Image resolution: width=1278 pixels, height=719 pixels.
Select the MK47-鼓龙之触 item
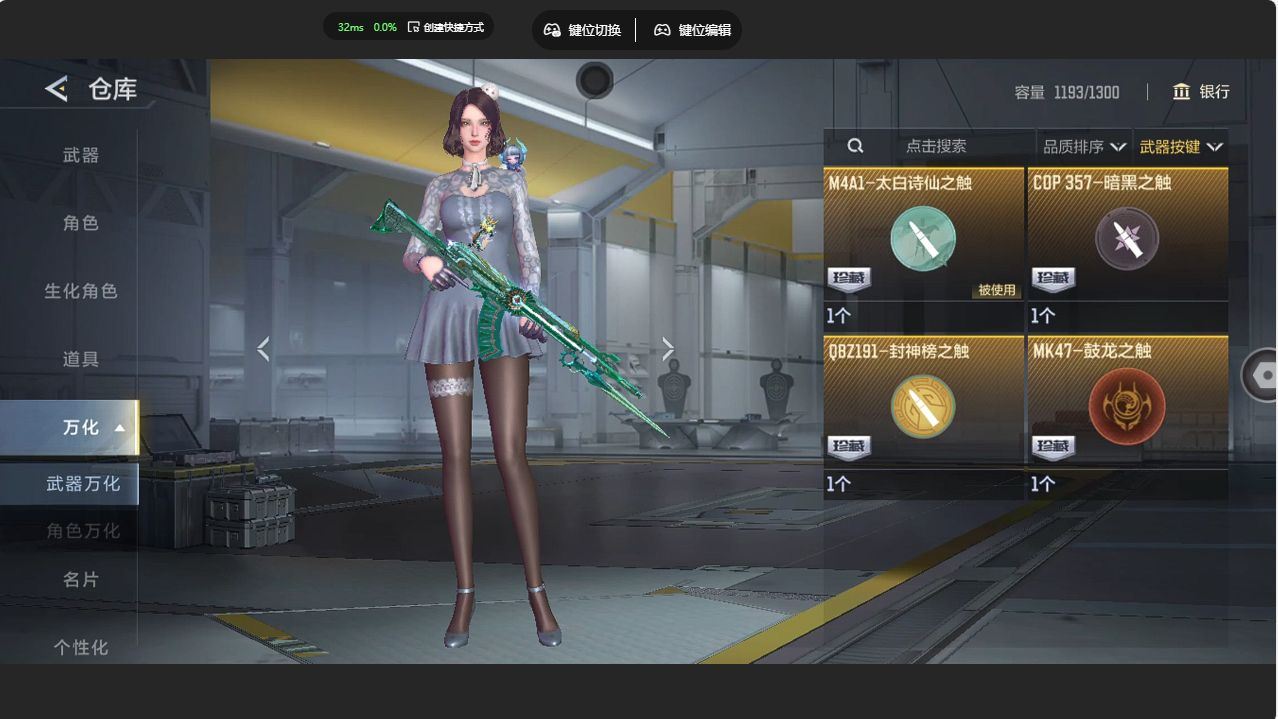1127,408
